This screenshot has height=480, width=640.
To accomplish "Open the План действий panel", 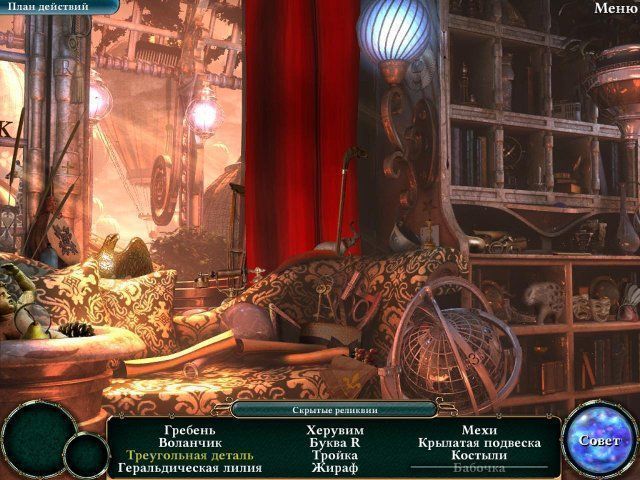I will [x=48, y=7].
